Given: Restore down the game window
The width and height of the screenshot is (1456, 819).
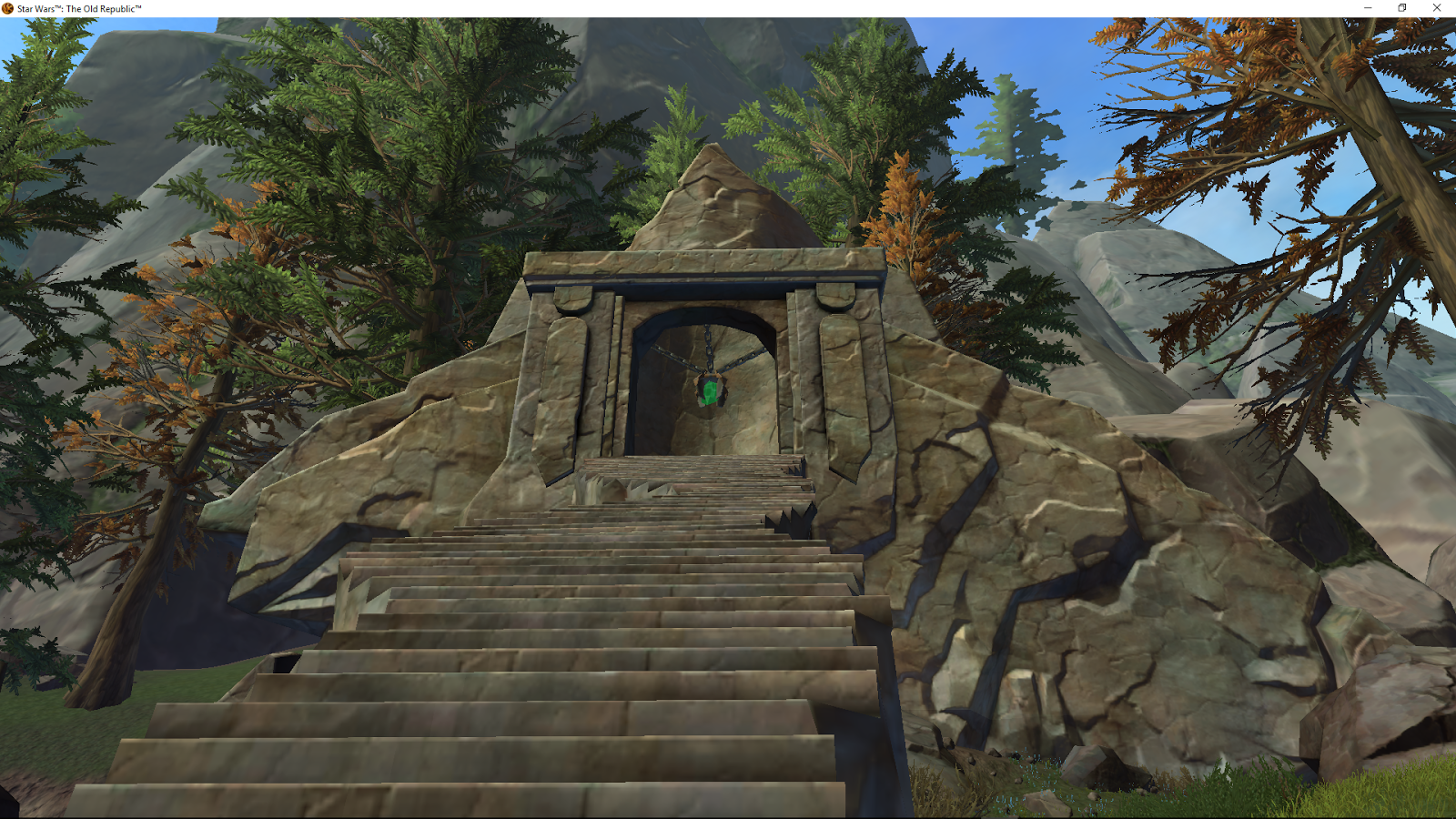Looking at the screenshot, I should click(x=1401, y=7).
